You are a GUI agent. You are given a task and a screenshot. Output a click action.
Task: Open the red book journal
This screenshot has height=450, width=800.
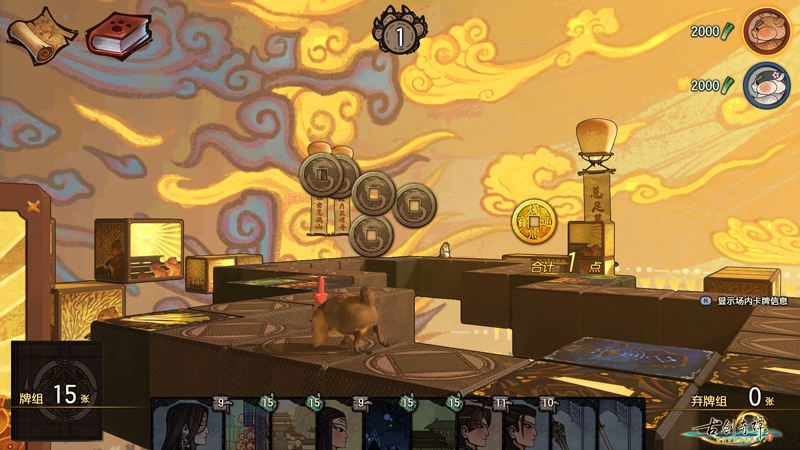pyautogui.click(x=118, y=35)
